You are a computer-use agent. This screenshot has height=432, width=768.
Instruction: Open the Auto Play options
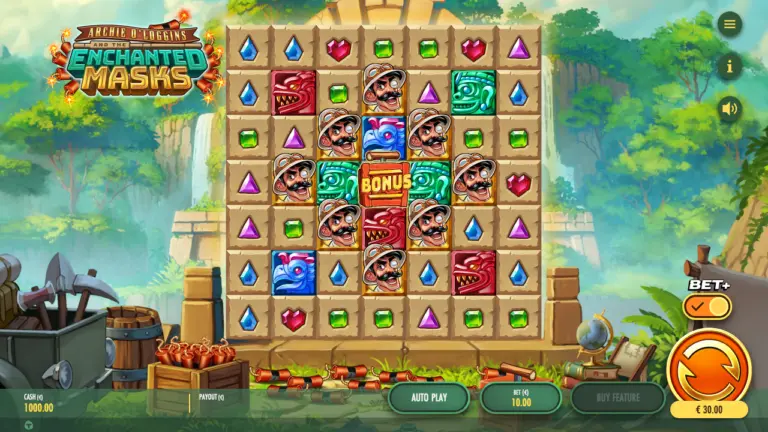[428, 397]
